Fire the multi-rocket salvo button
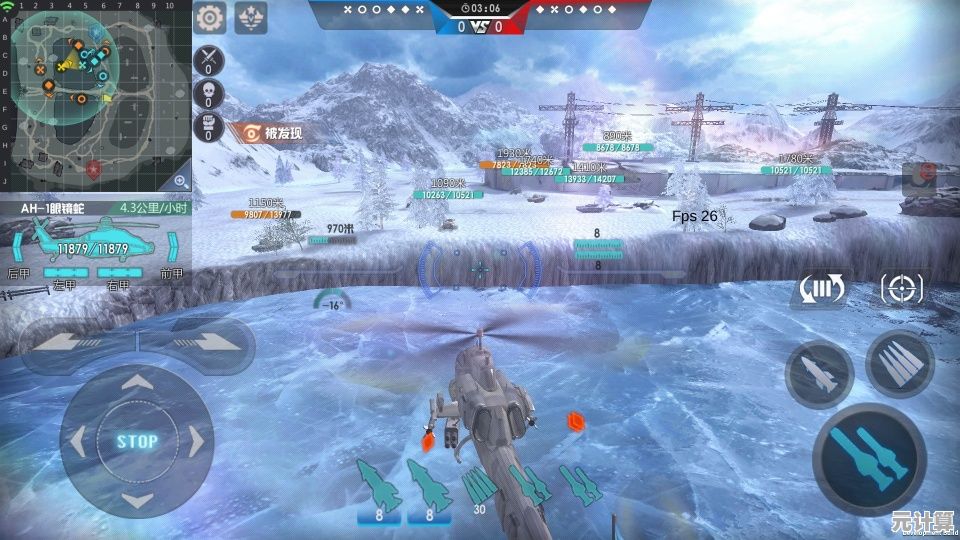This screenshot has height=540, width=960. (x=899, y=363)
